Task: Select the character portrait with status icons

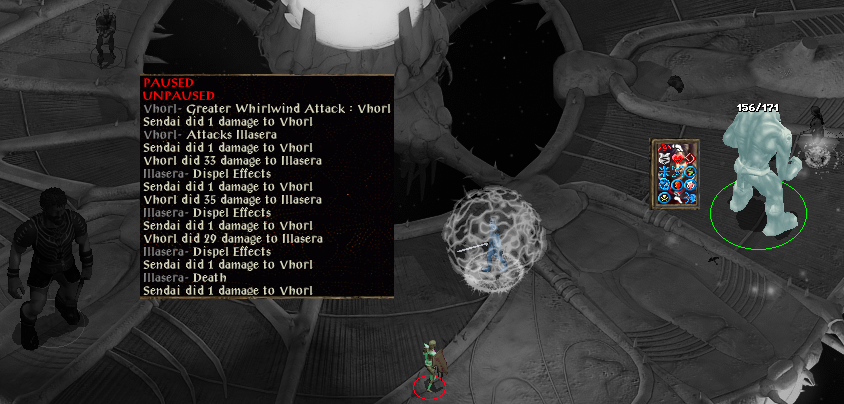Action: pos(675,175)
